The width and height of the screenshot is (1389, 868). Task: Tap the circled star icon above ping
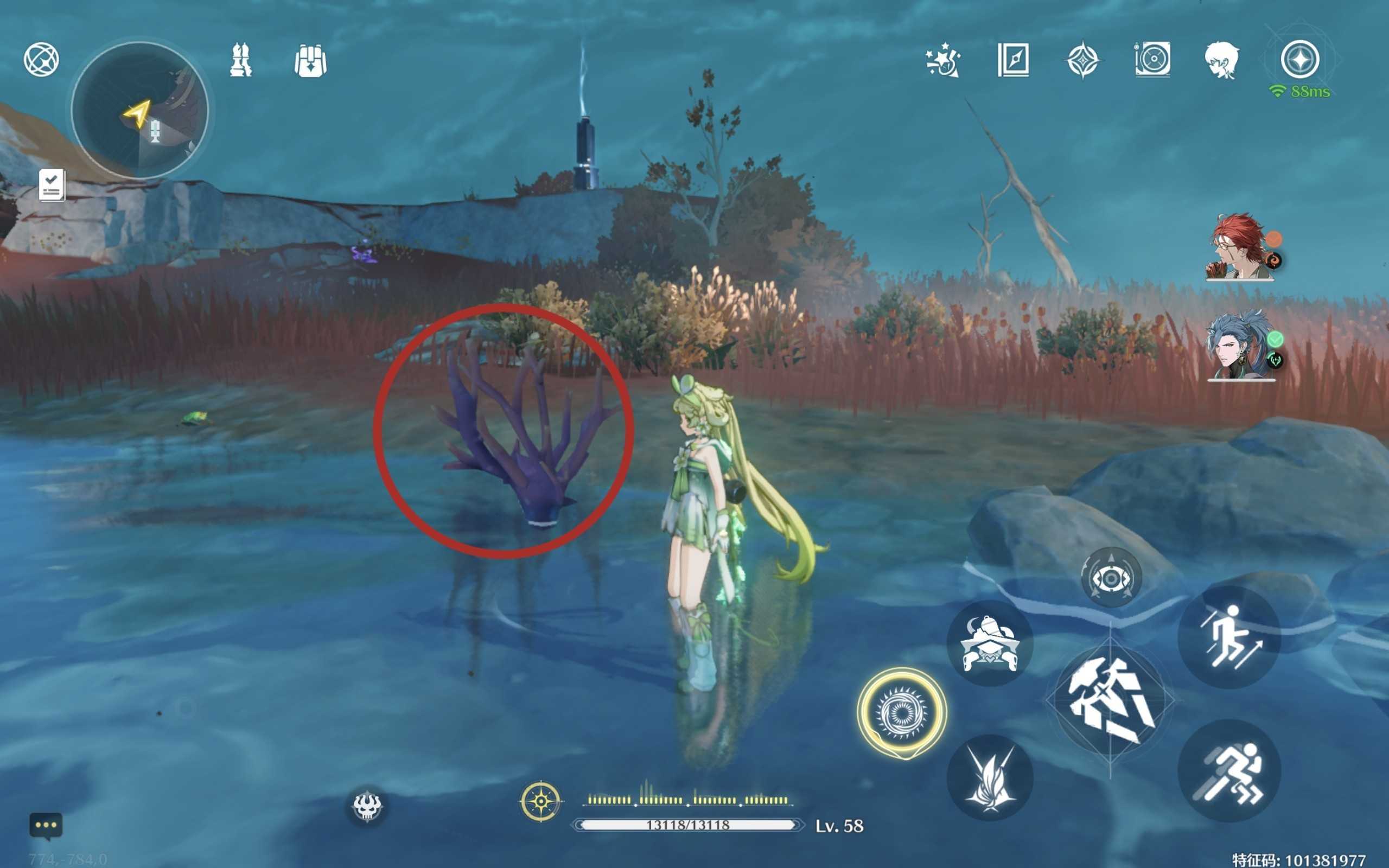1300,59
